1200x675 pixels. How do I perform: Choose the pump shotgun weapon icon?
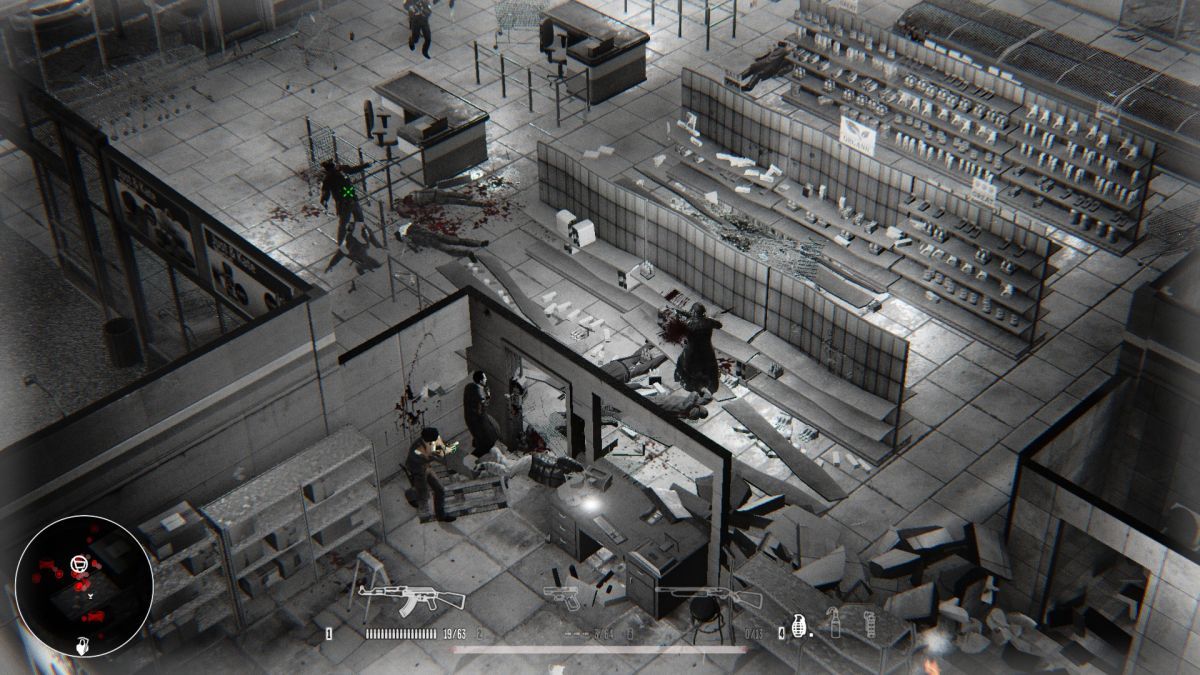pos(708,599)
